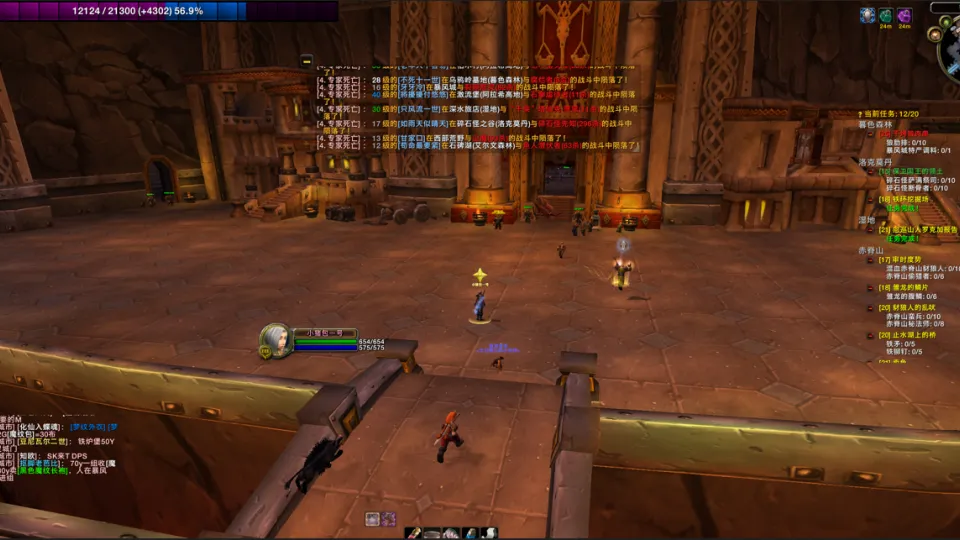Activate the purple pet action icon
This screenshot has width=960, height=540.
click(388, 518)
